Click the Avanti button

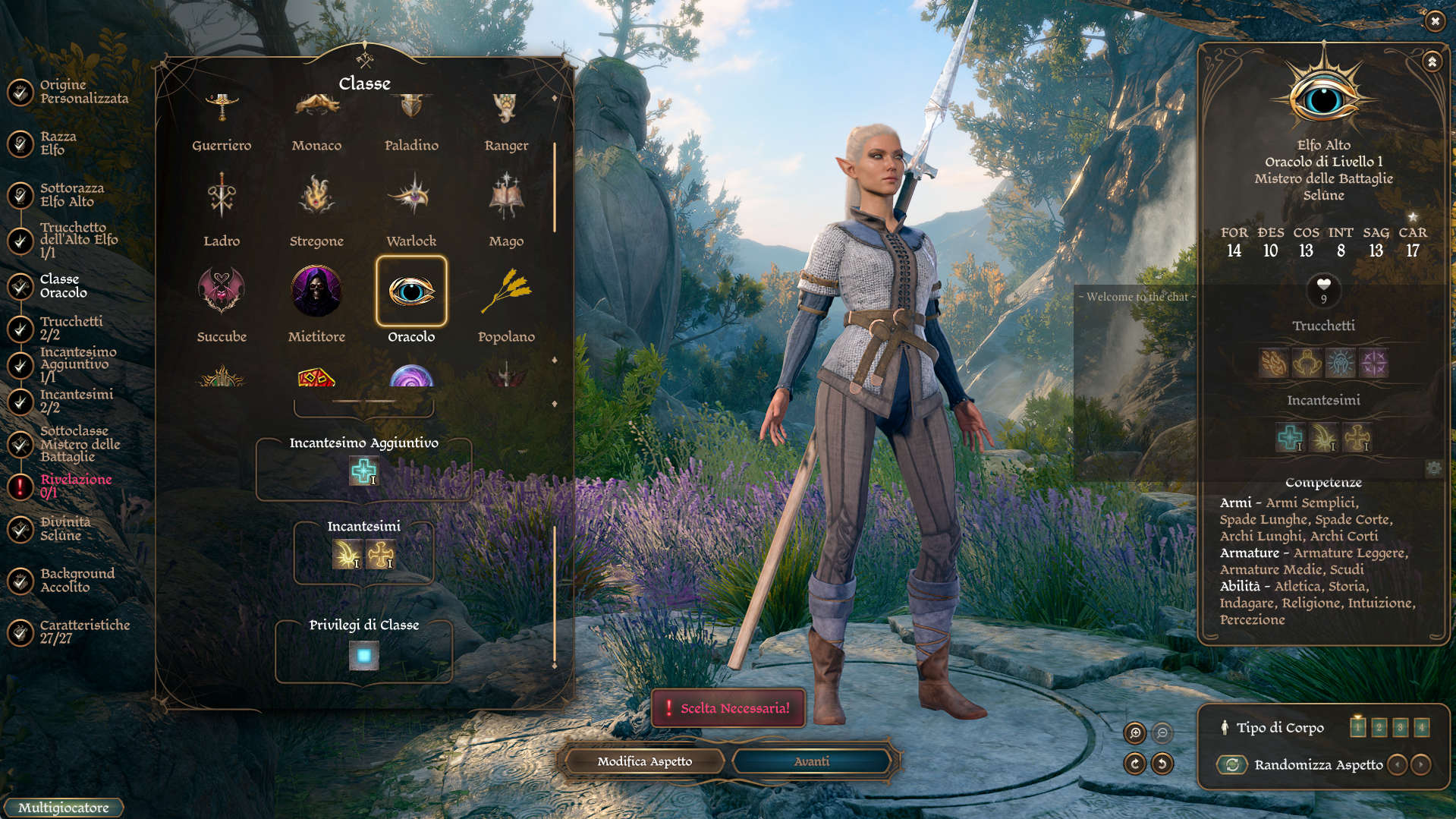[x=811, y=761]
